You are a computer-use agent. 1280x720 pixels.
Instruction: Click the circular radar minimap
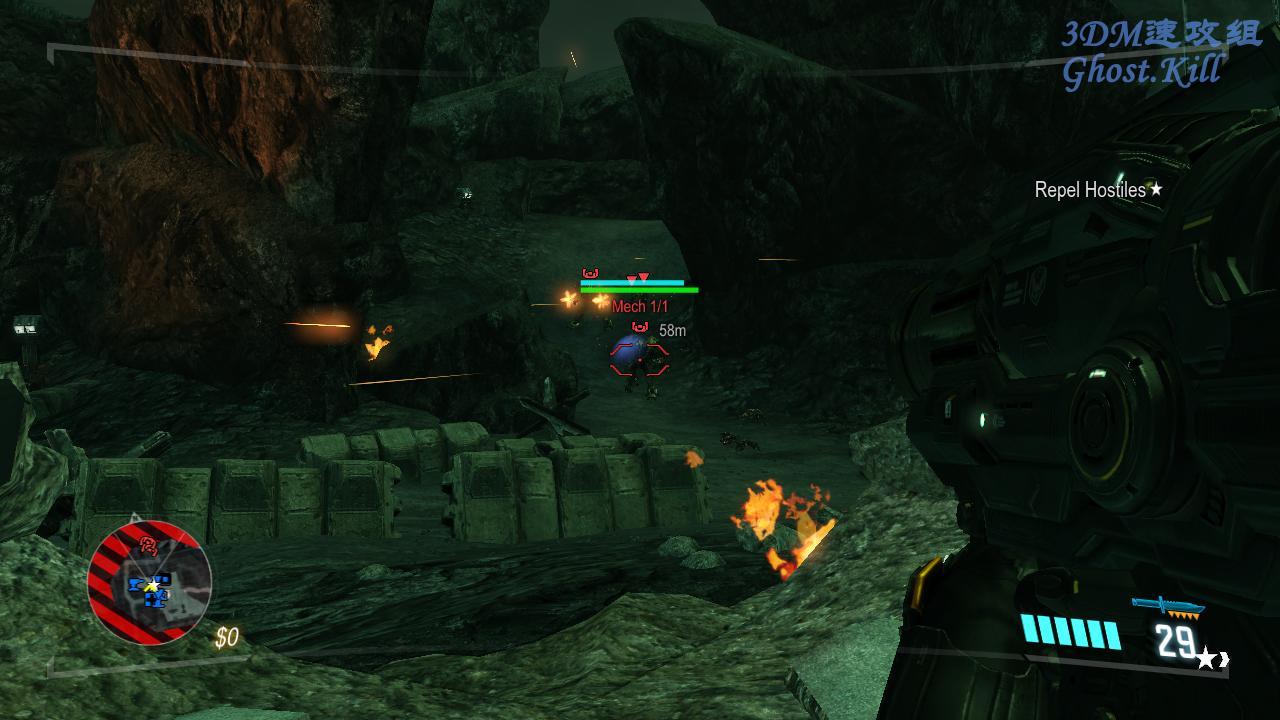(x=150, y=582)
